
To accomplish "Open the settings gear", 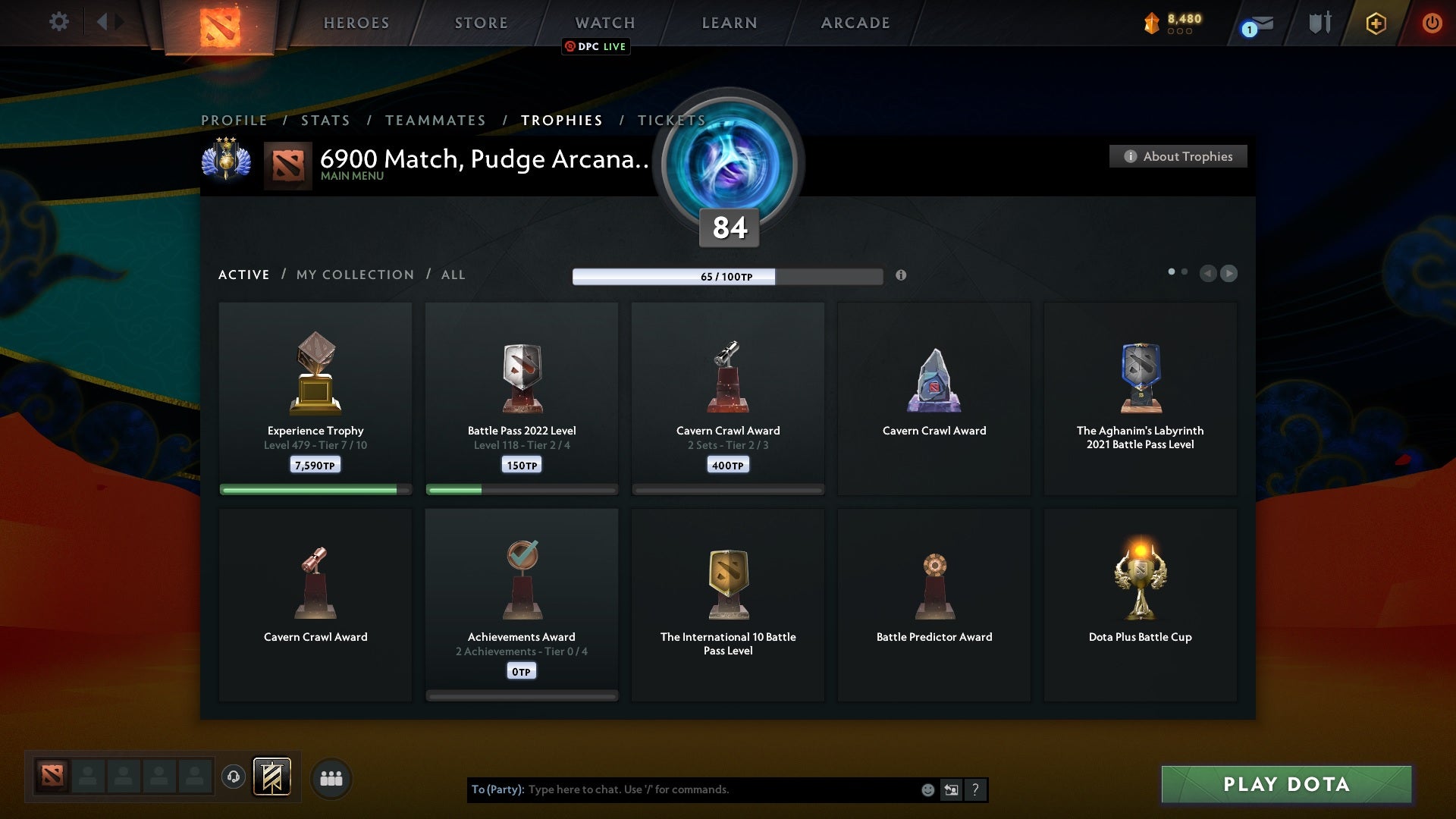I will click(x=59, y=22).
